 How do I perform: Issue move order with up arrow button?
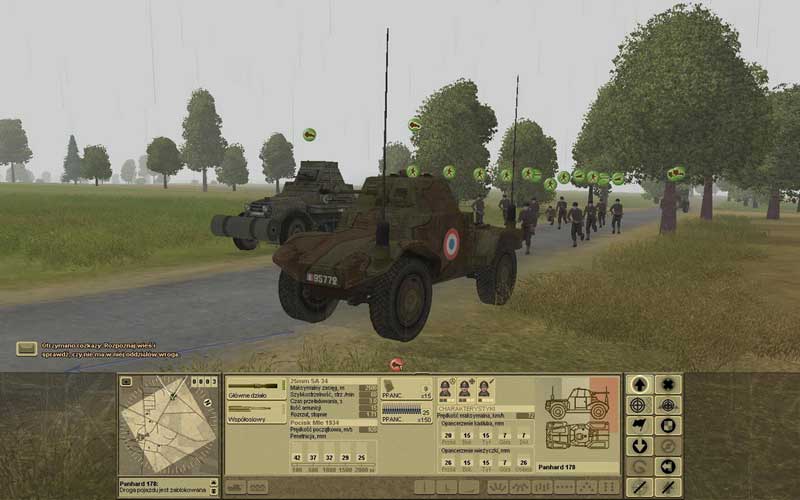coord(638,384)
